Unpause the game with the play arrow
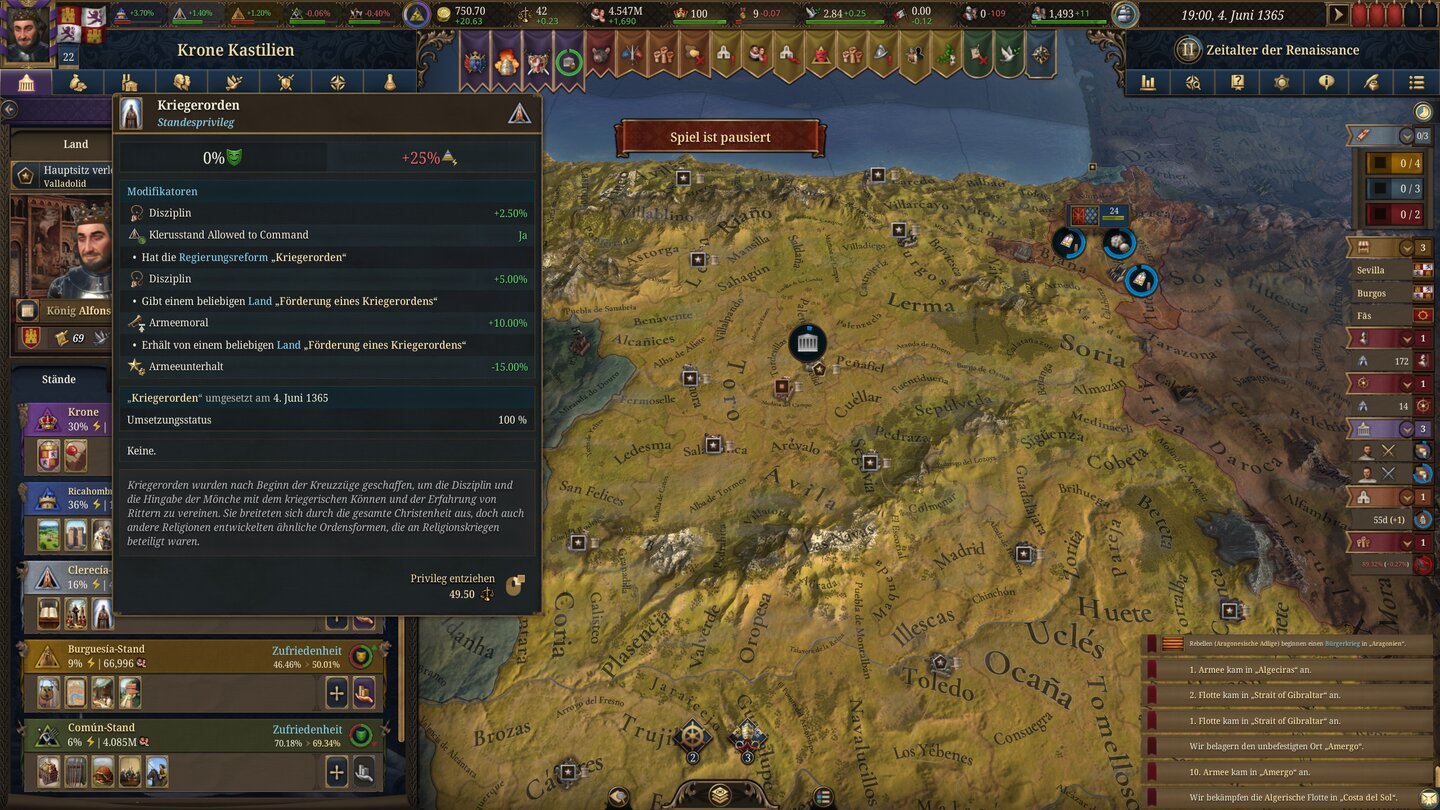 (1337, 15)
